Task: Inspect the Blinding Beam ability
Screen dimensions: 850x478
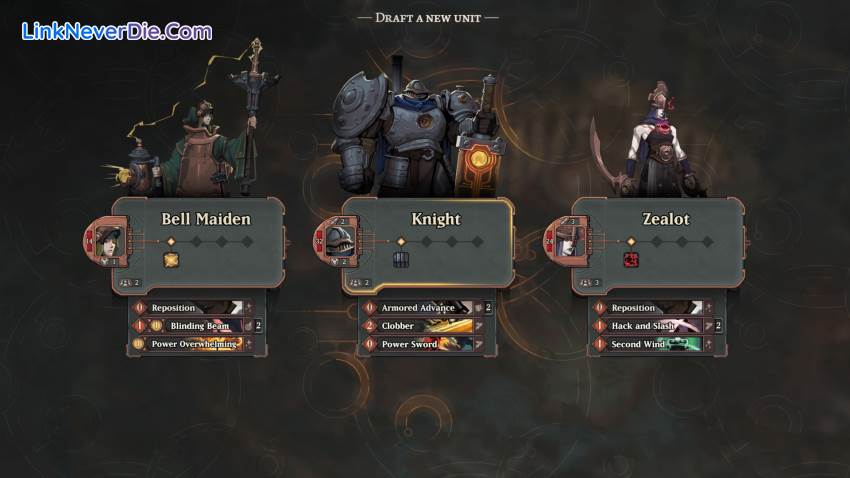Action: 199,326
